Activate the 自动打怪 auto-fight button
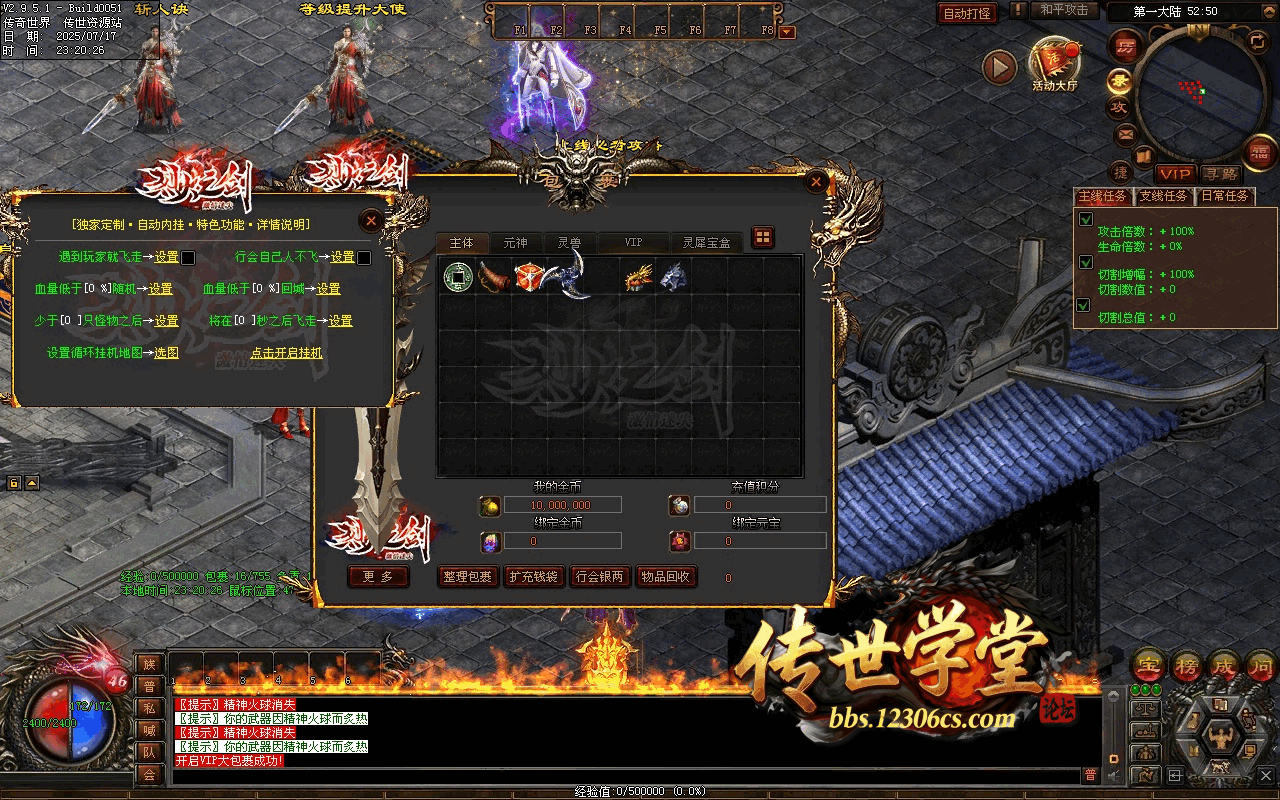 pos(967,13)
